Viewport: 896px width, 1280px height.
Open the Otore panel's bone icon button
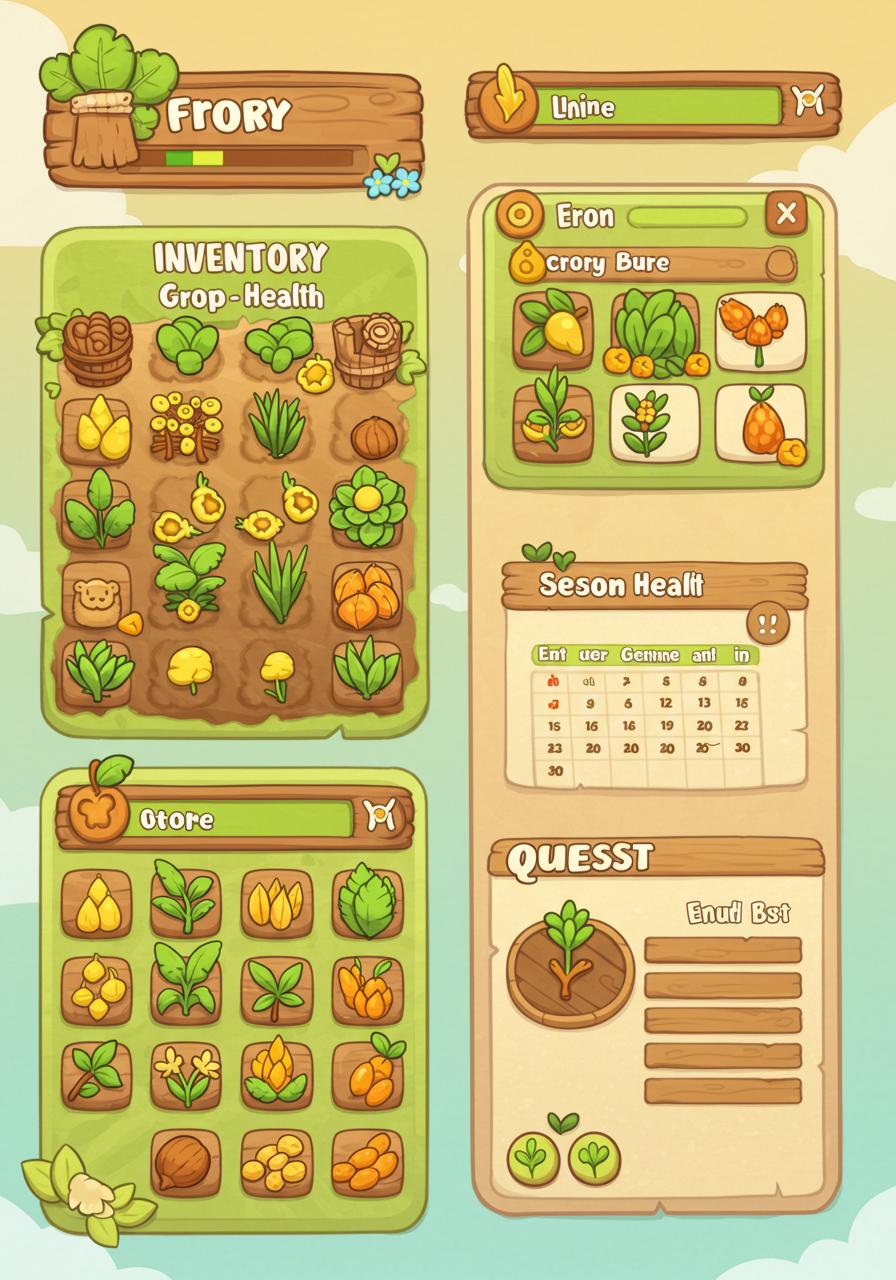pyautogui.click(x=381, y=816)
